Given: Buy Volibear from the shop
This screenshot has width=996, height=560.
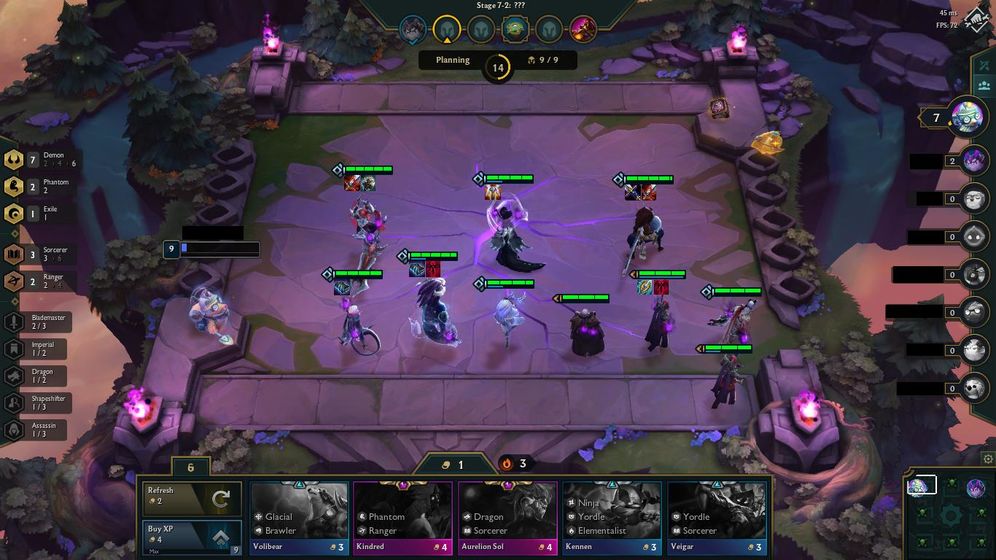Looking at the screenshot, I should (x=298, y=517).
